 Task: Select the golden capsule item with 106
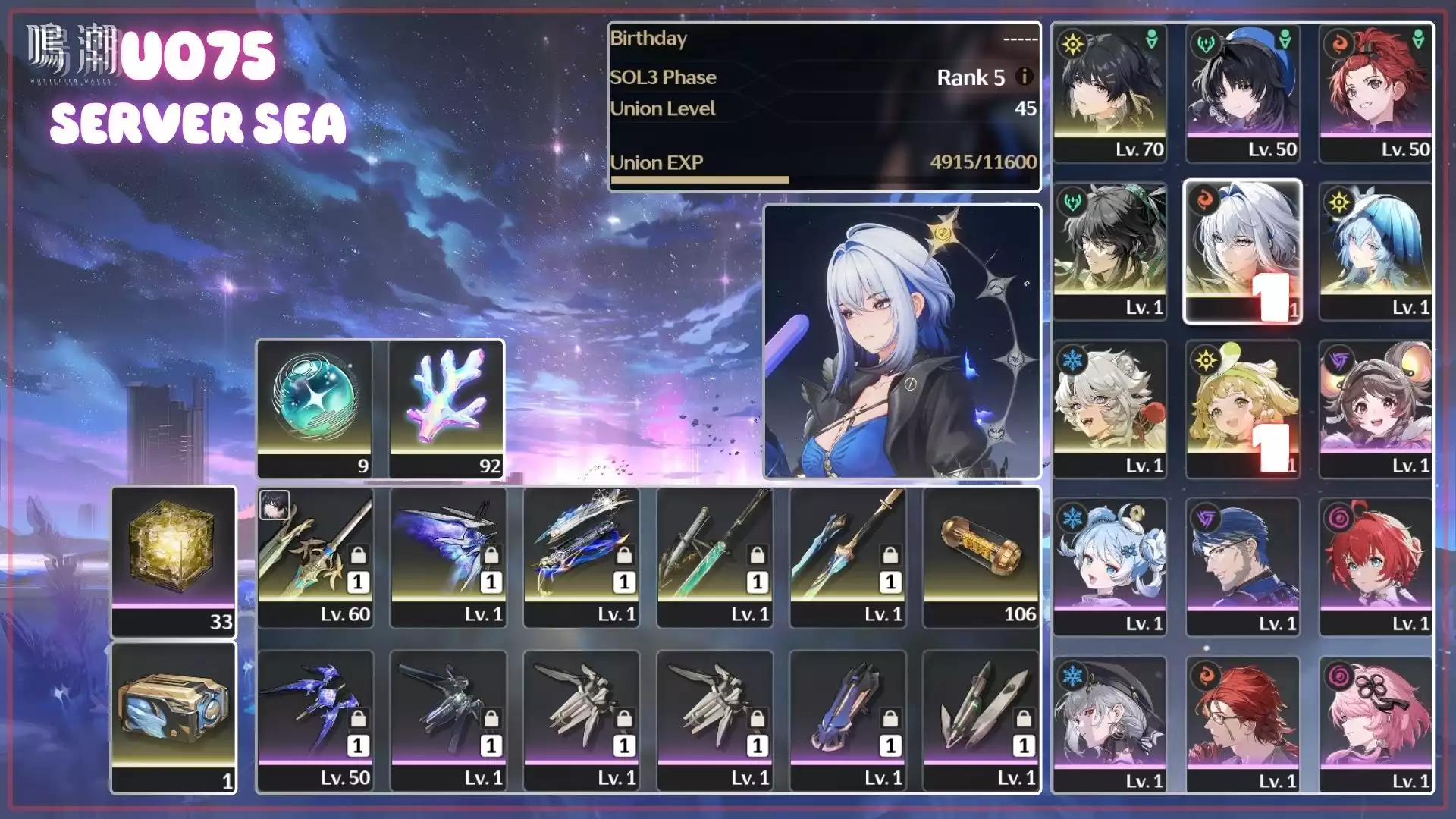pos(981,557)
